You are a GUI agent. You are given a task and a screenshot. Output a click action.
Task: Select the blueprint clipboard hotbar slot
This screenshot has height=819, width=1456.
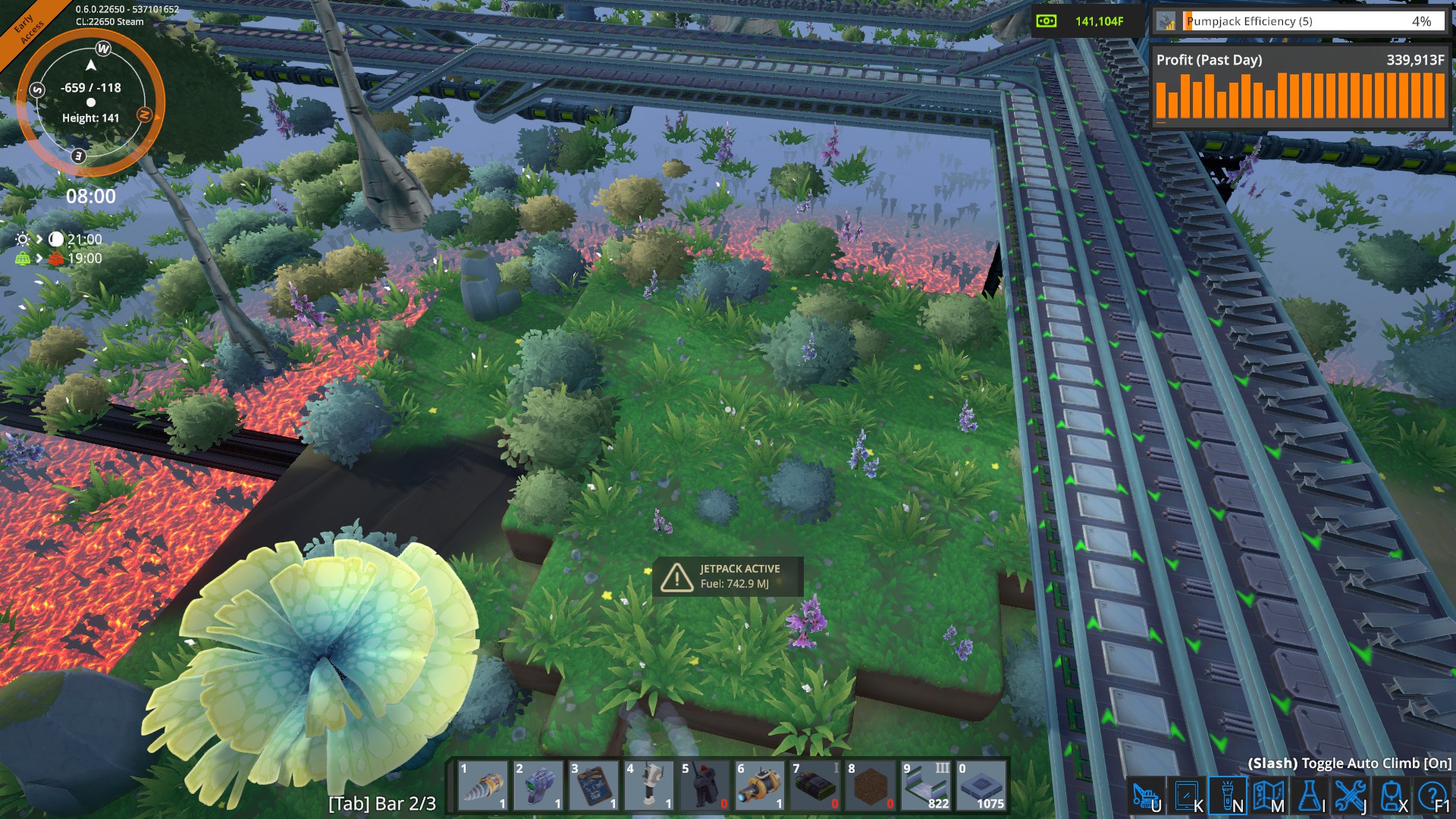(594, 786)
